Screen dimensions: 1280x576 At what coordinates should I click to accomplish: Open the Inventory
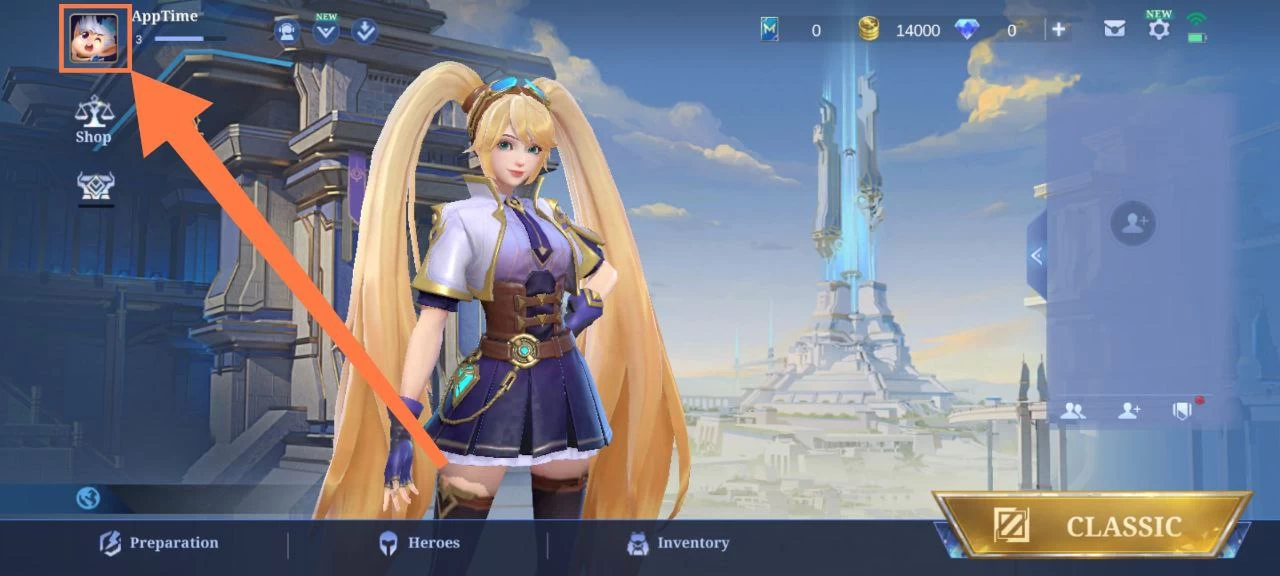point(677,543)
